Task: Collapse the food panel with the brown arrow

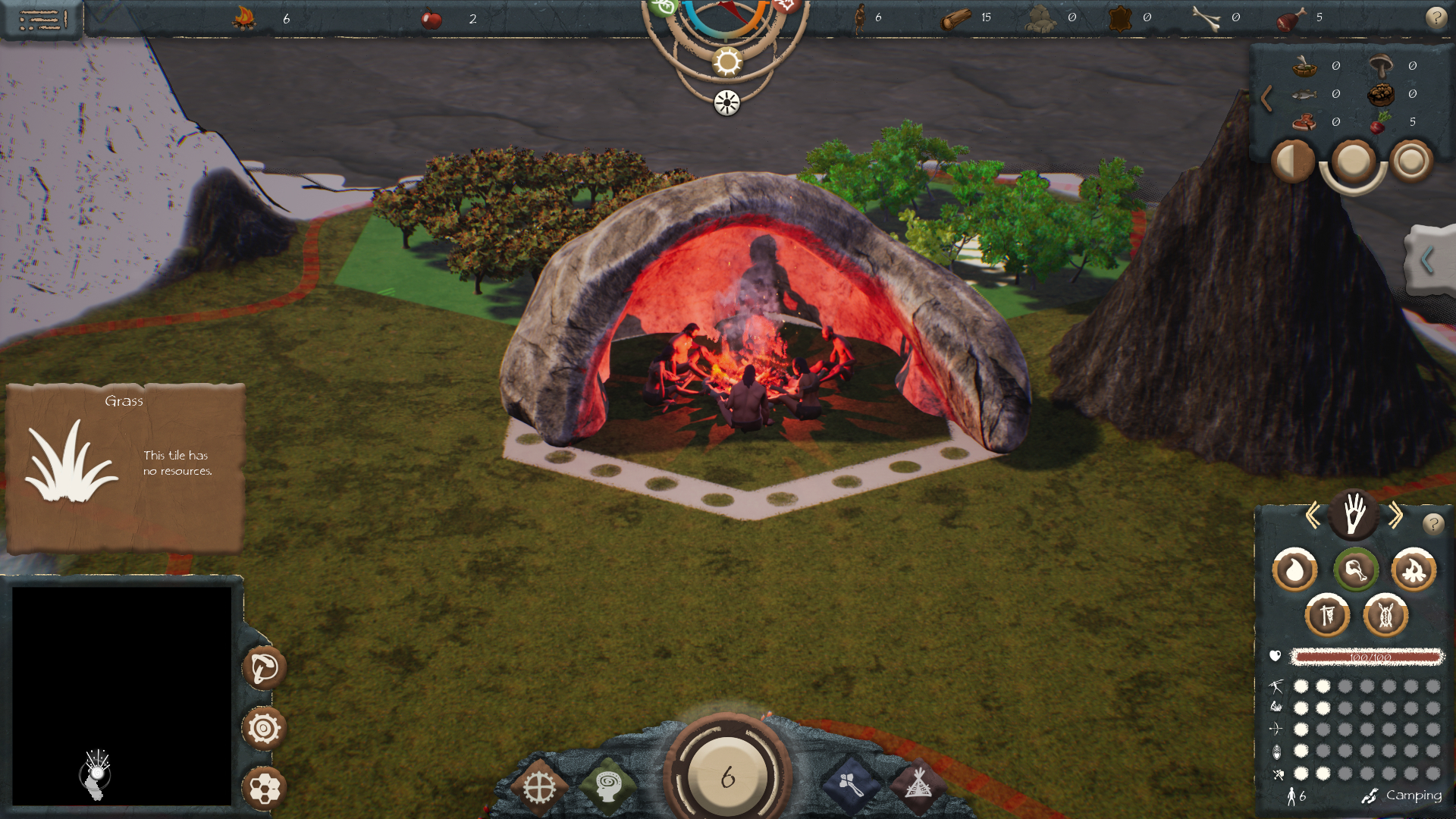Action: pos(1266,99)
